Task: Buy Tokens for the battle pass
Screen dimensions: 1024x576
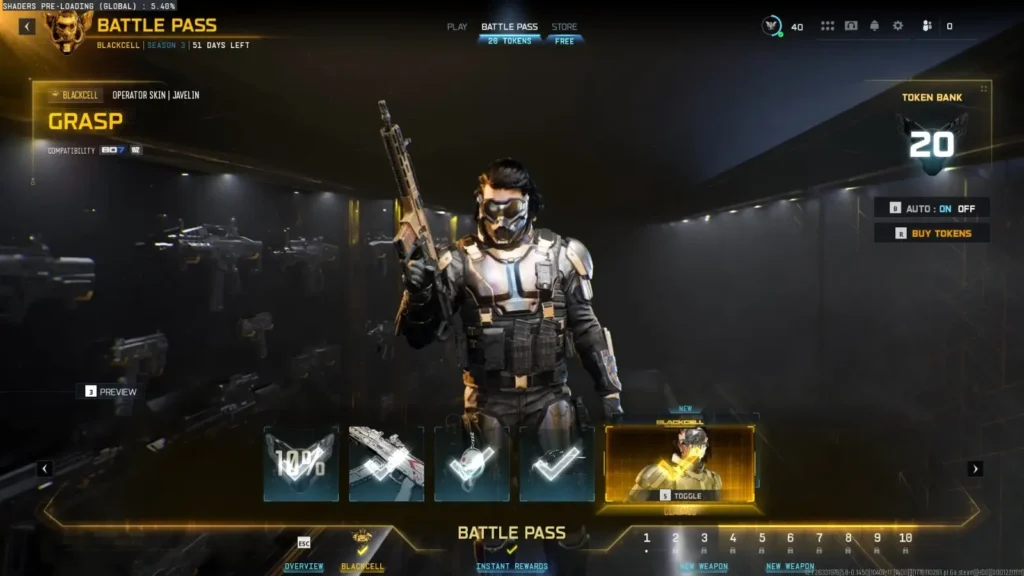Action: (x=932, y=233)
